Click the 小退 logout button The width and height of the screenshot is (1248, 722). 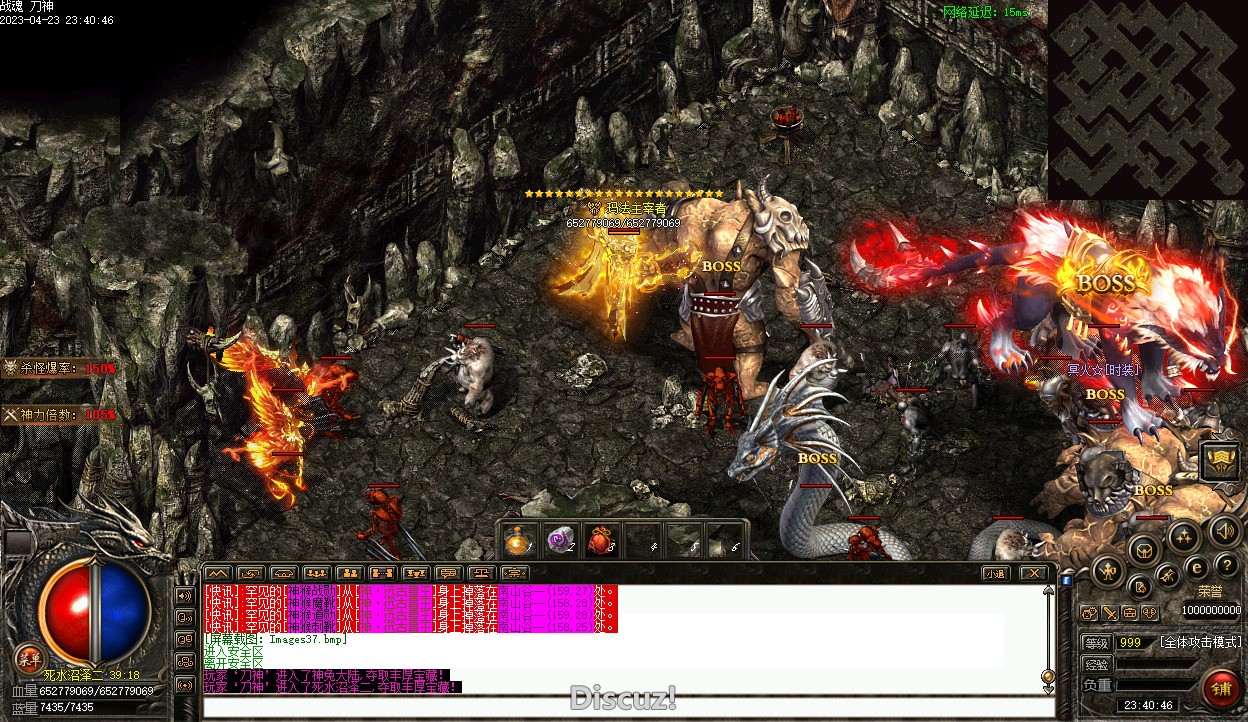pyautogui.click(x=993, y=573)
